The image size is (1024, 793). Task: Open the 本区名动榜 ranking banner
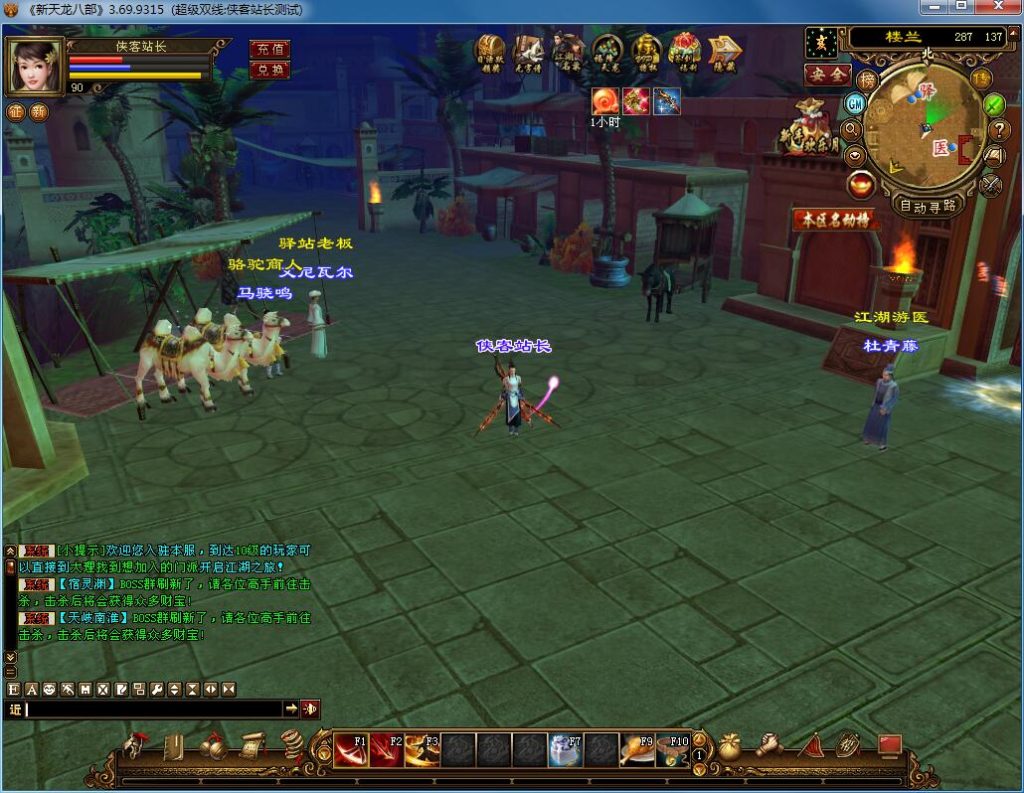pyautogui.click(x=835, y=219)
